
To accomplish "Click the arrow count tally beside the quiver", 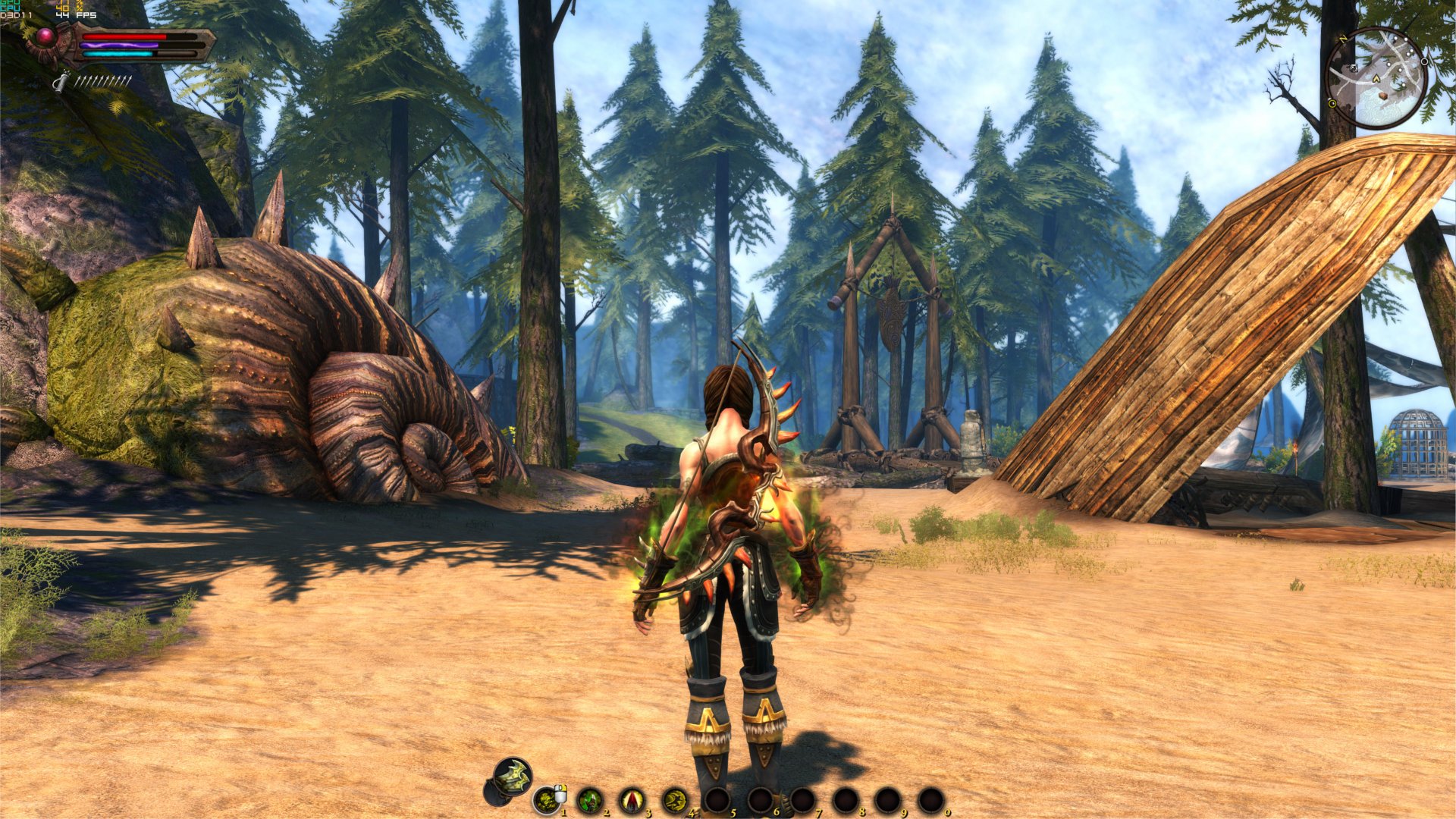I will (103, 80).
